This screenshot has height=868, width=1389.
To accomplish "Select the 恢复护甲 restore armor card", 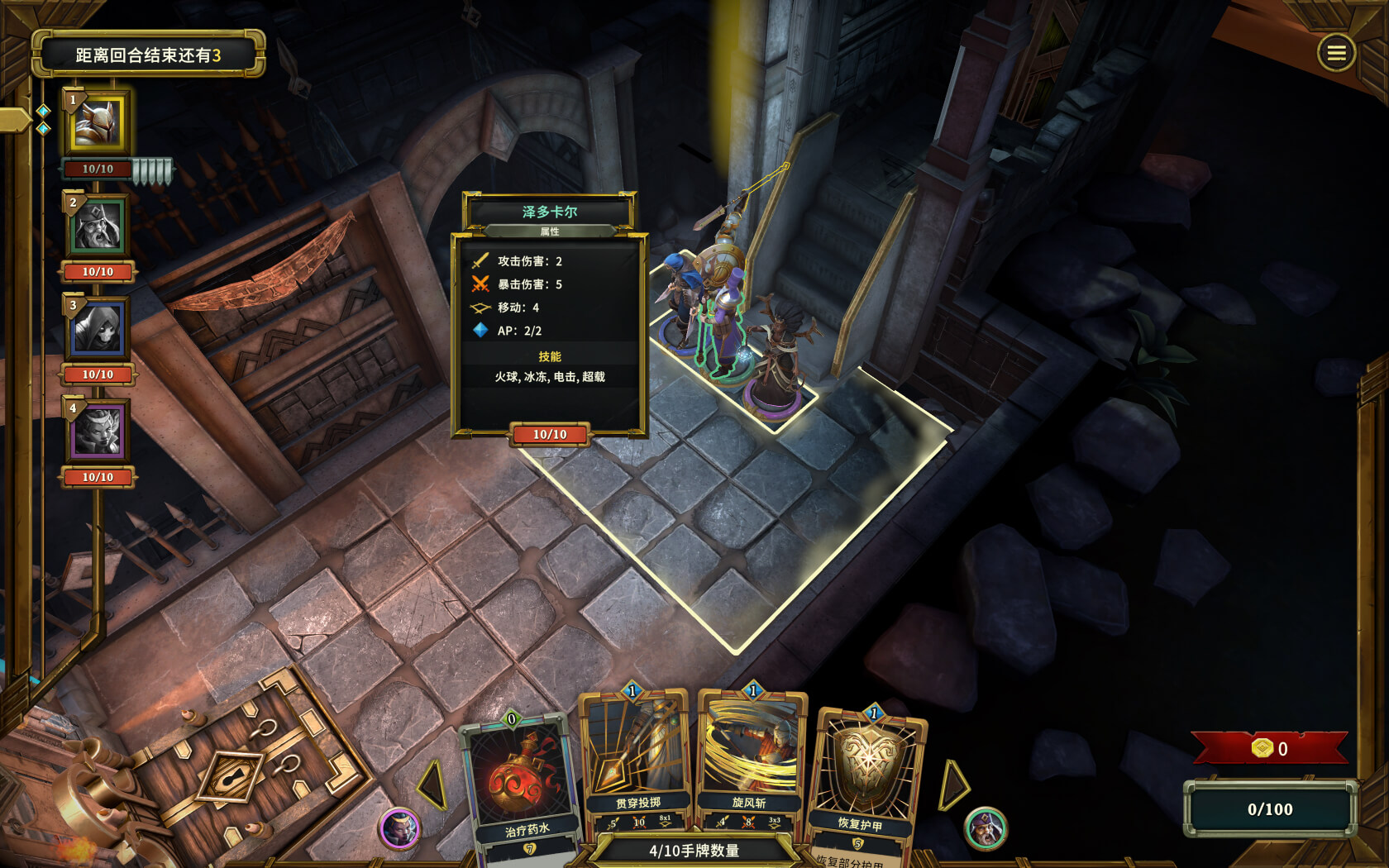I will click(866, 777).
